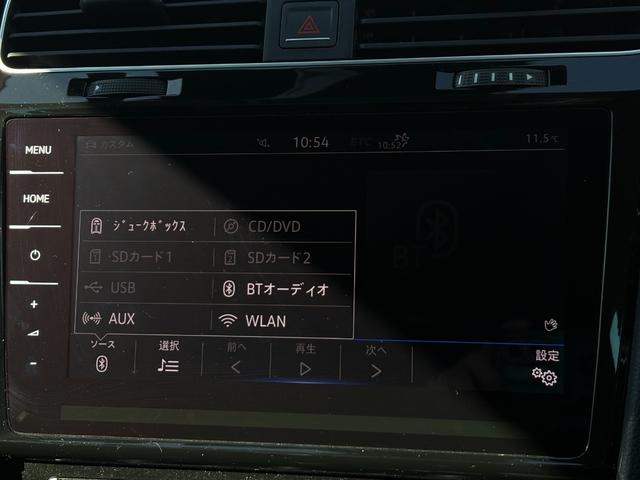The image size is (640, 480).
Task: Decrease volume with the minus button
Action: click(33, 363)
